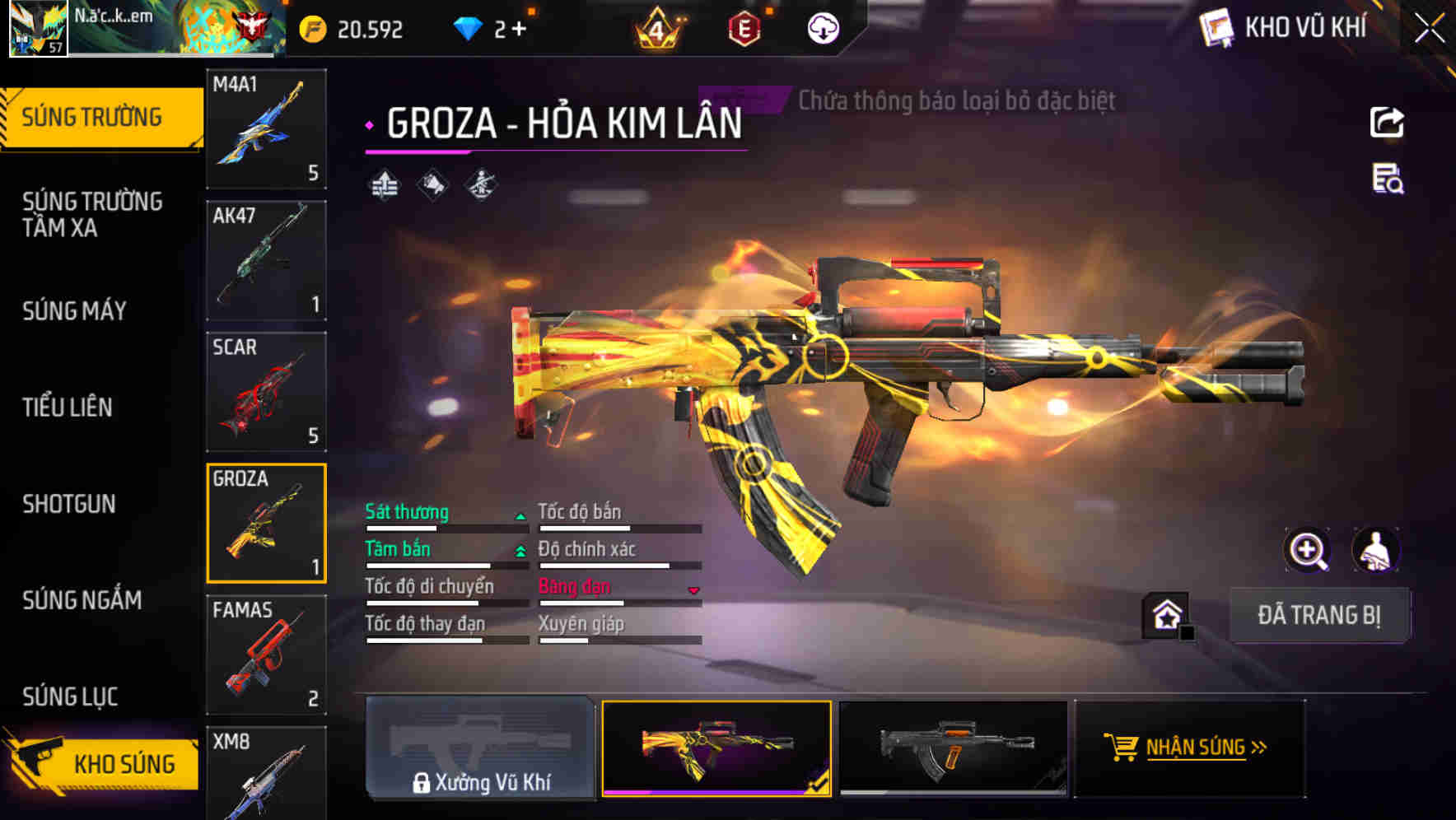Close the weapon armory screen
Viewport: 1456px width, 820px height.
pyautogui.click(x=1430, y=28)
